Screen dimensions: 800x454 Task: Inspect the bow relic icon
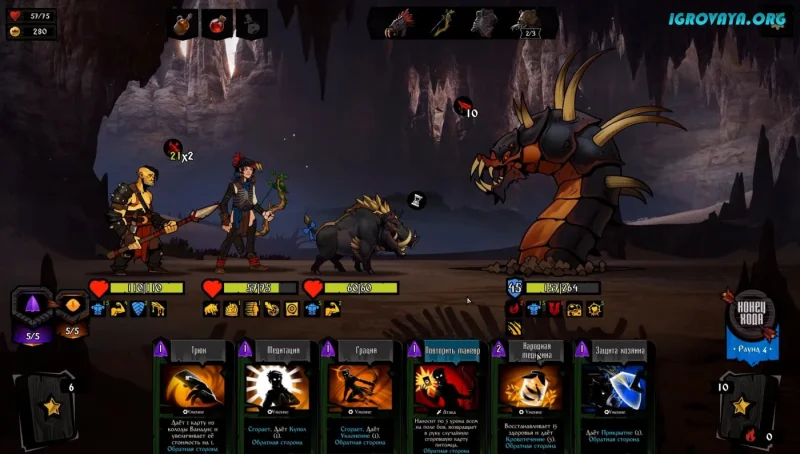point(443,22)
